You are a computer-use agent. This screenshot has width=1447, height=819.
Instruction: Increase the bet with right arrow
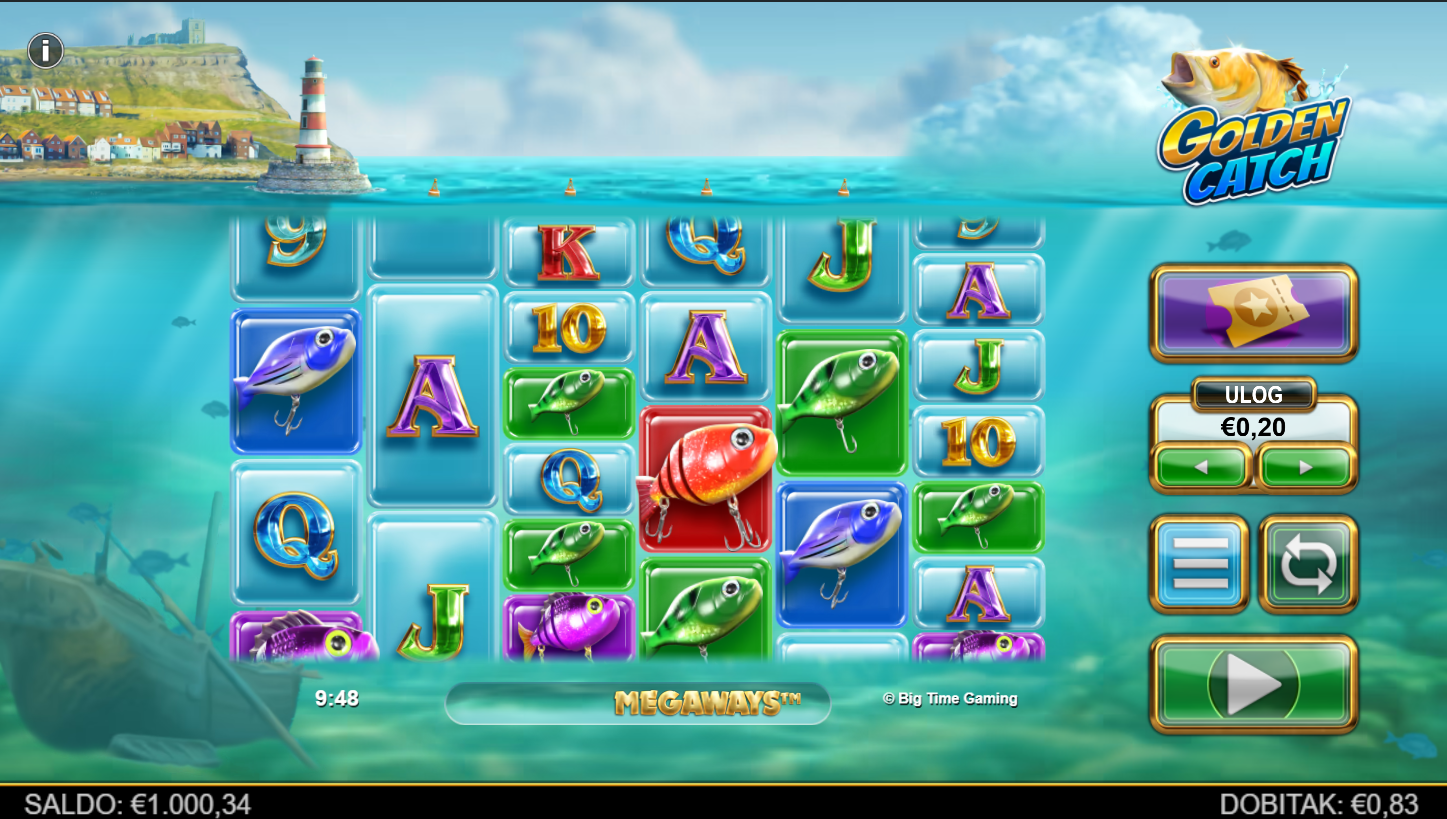pyautogui.click(x=1305, y=467)
